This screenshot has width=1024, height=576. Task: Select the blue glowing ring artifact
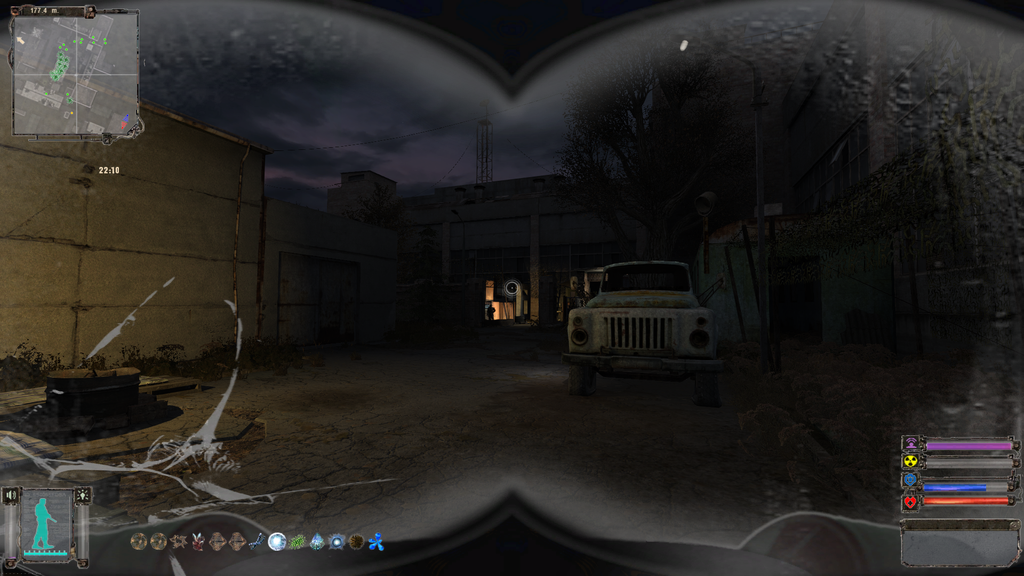click(337, 542)
